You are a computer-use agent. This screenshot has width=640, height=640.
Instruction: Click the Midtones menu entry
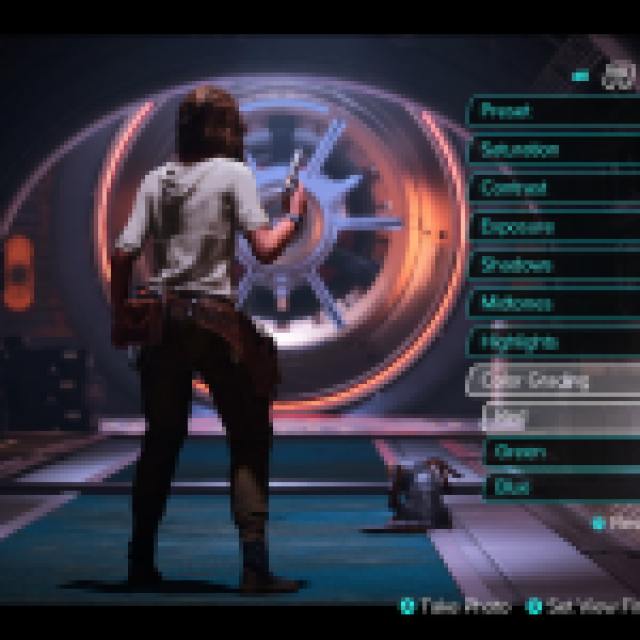coord(552,303)
